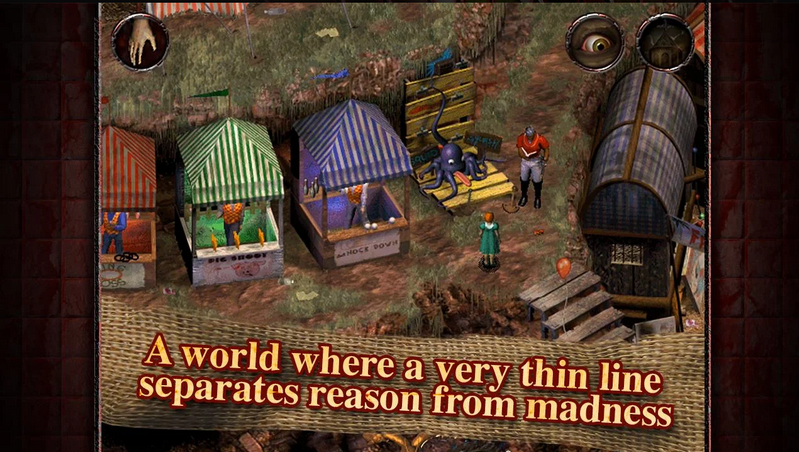Open the asylum building menu icon
Image resolution: width=799 pixels, height=452 pixels.
pyautogui.click(x=665, y=42)
